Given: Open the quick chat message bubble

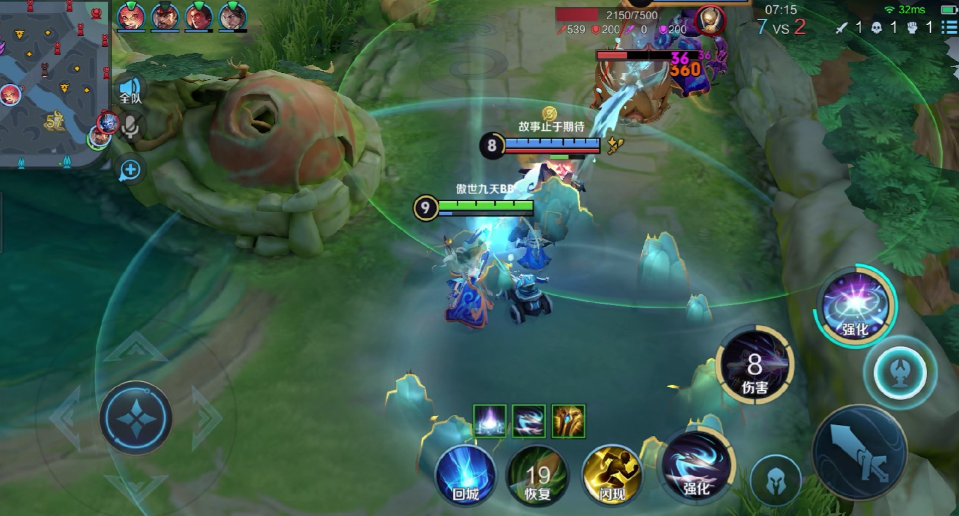Looking at the screenshot, I should pyautogui.click(x=130, y=170).
